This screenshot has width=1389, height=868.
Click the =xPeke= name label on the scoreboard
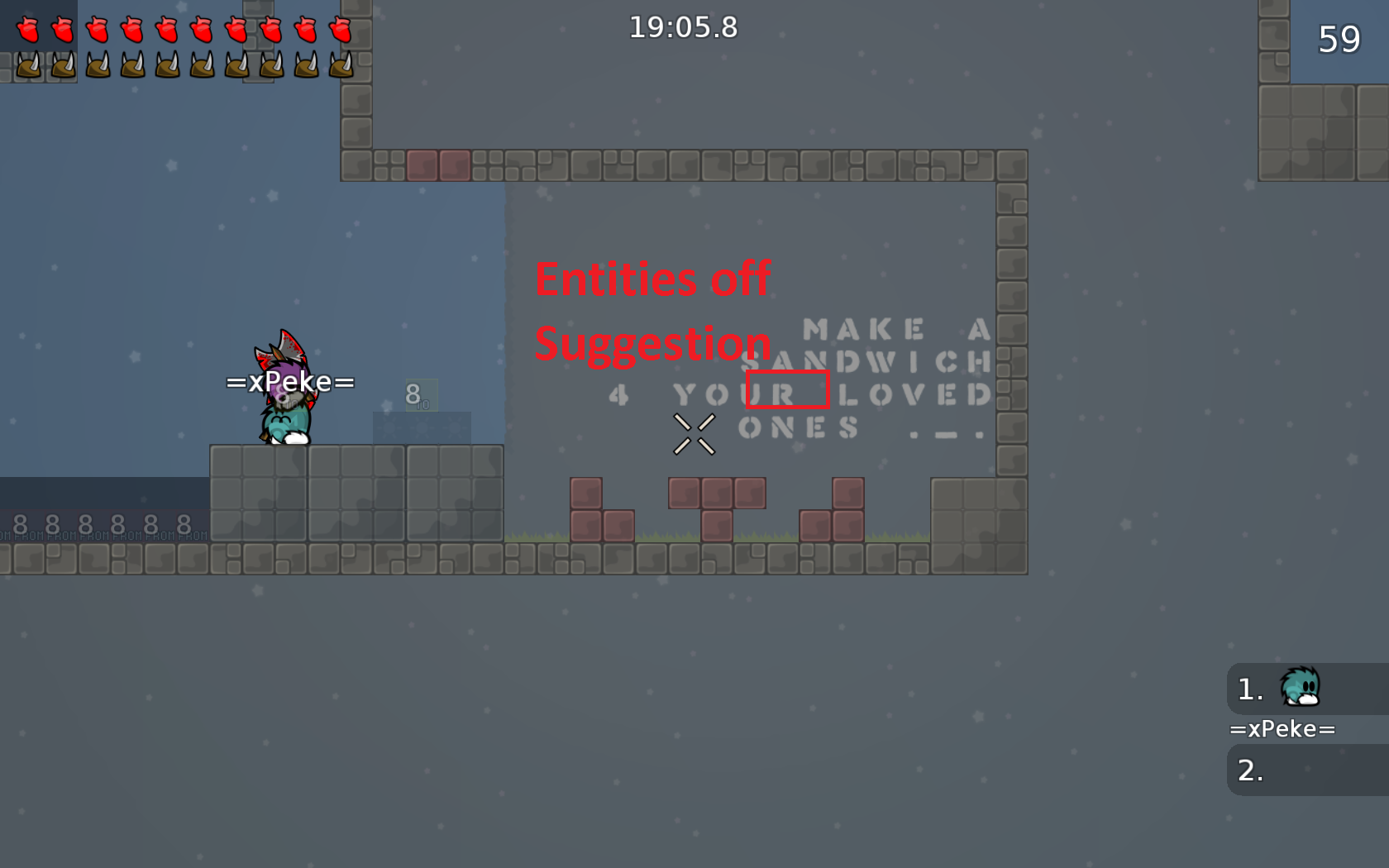click(1283, 728)
